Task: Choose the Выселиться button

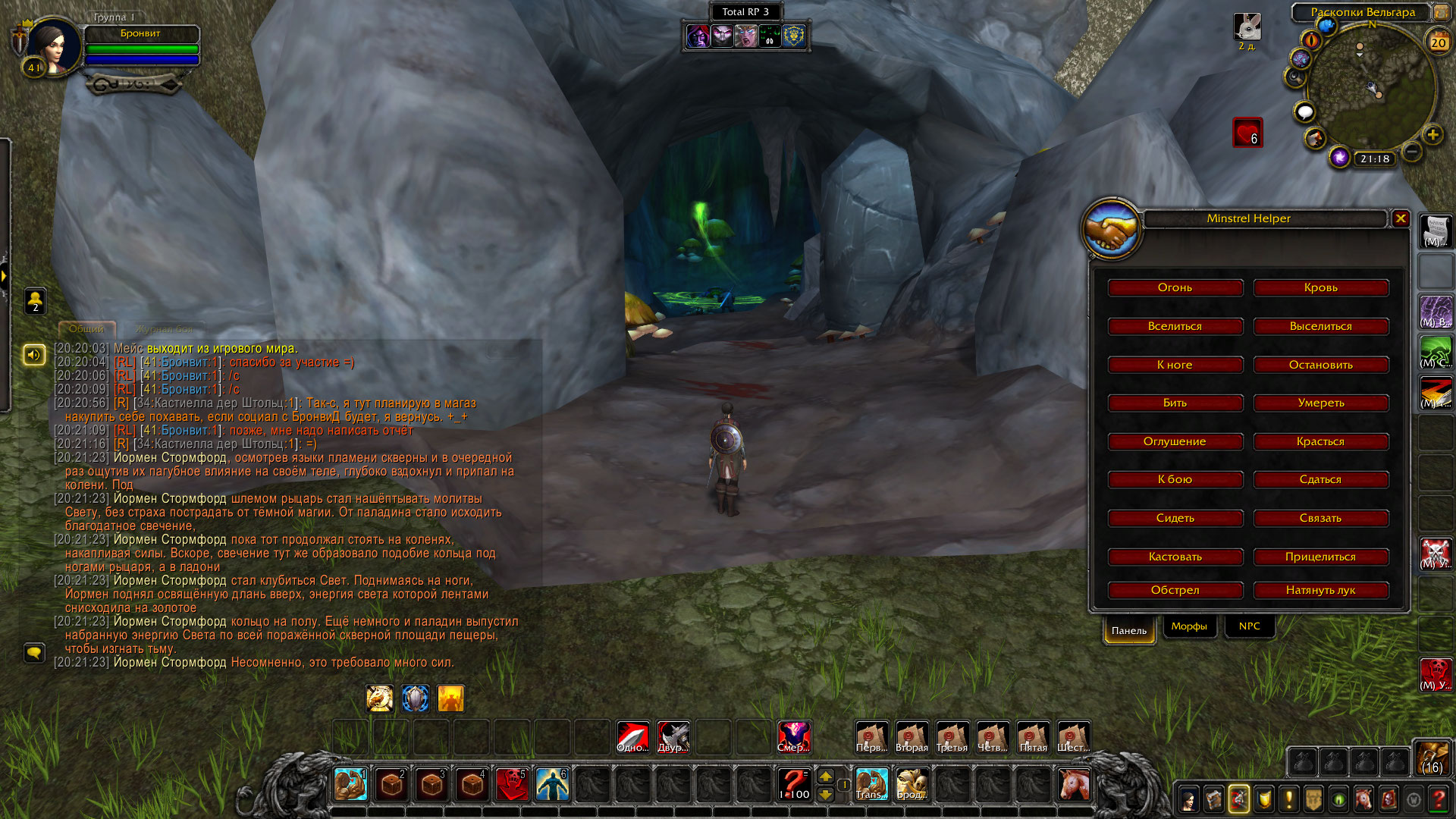Action: point(1320,327)
